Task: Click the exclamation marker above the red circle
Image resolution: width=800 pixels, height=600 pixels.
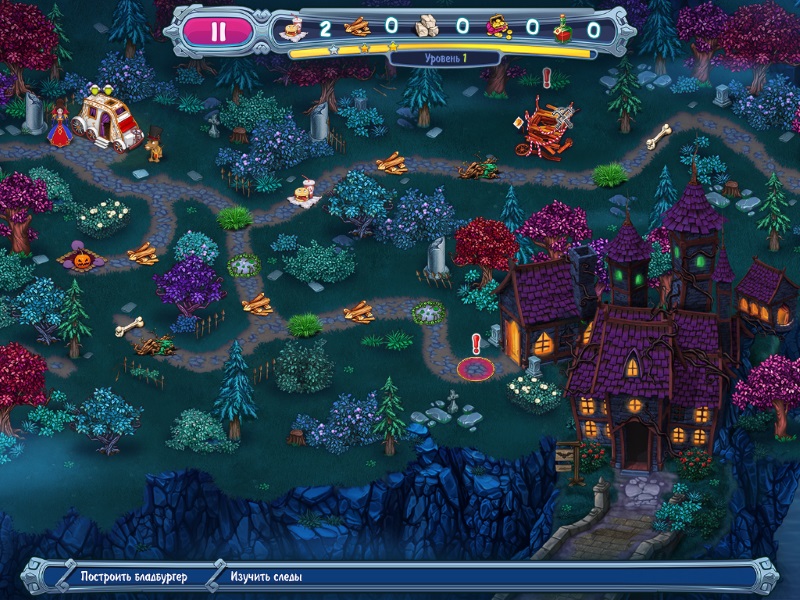Action: [476, 343]
